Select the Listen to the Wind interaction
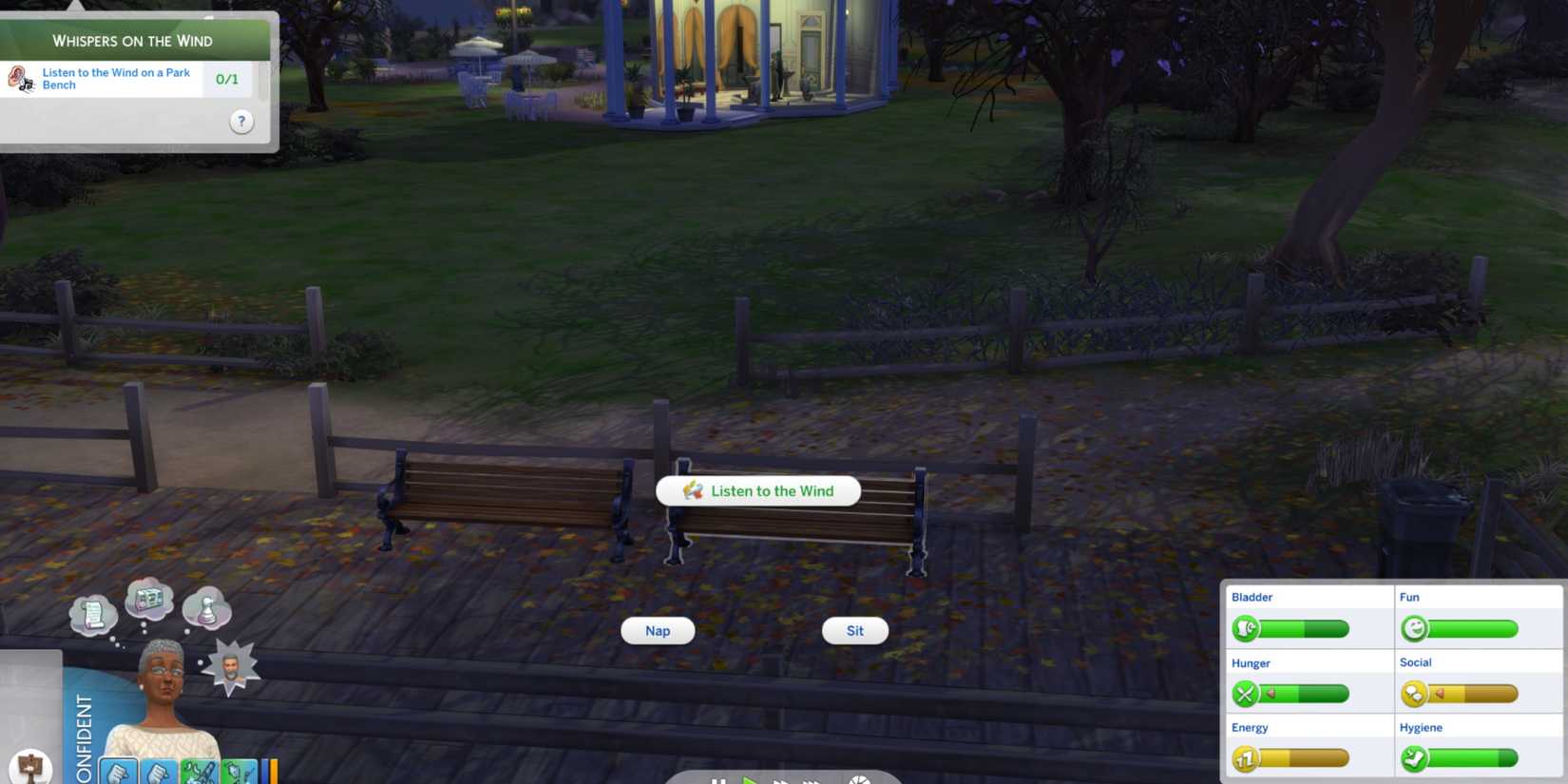The width and height of the screenshot is (1568, 784). [x=757, y=490]
